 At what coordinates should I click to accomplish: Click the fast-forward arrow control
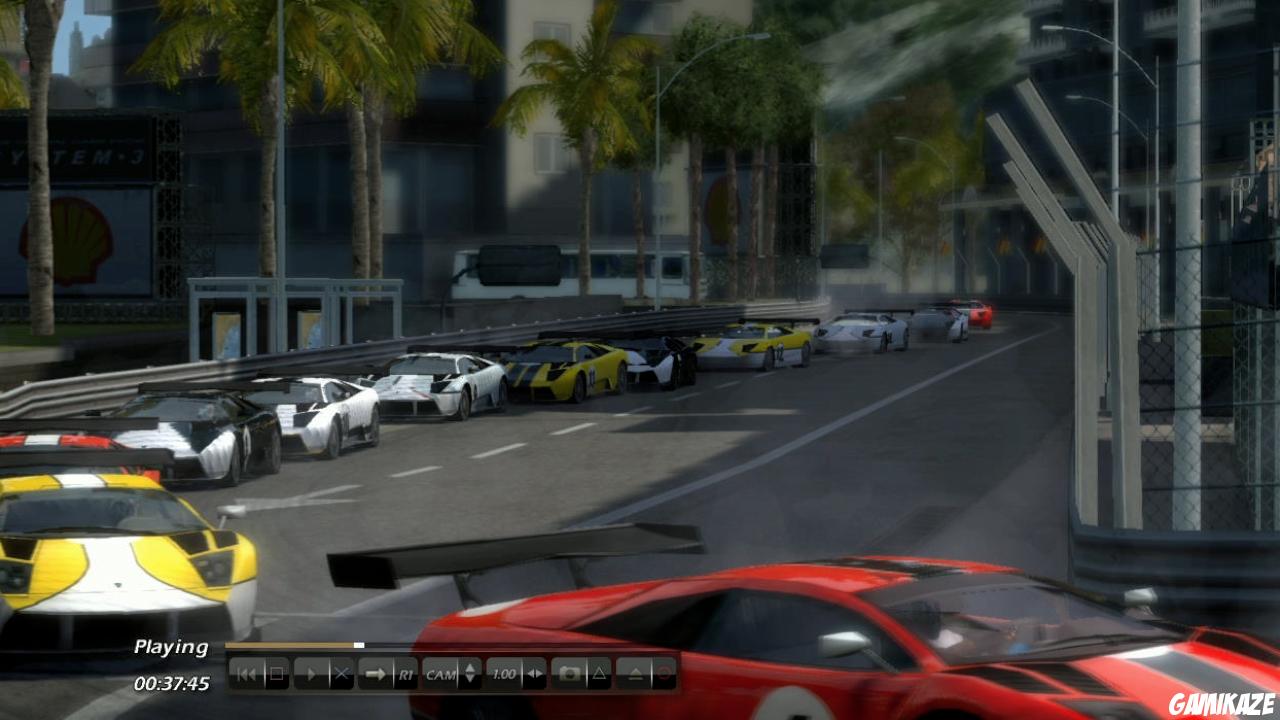pyautogui.click(x=376, y=673)
